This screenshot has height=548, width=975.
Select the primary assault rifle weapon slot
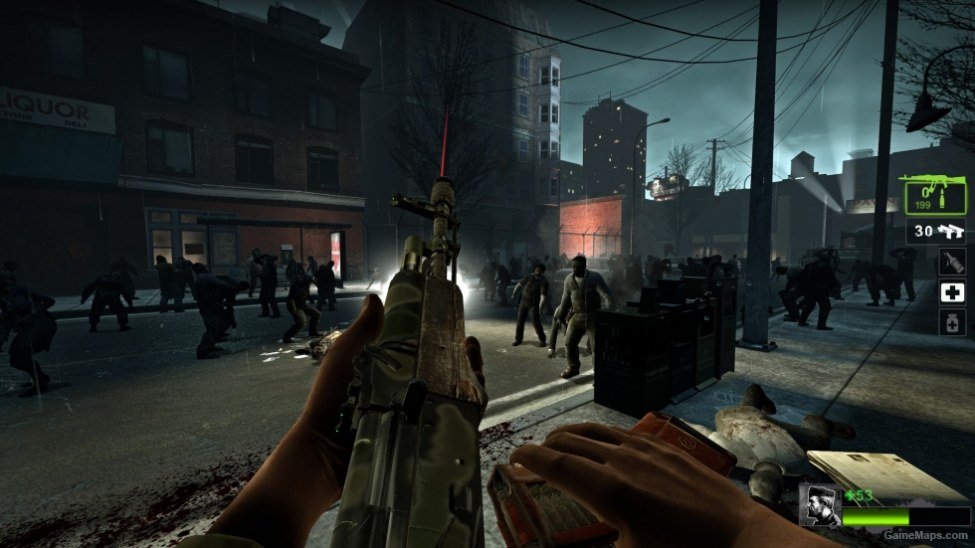pos(932,195)
